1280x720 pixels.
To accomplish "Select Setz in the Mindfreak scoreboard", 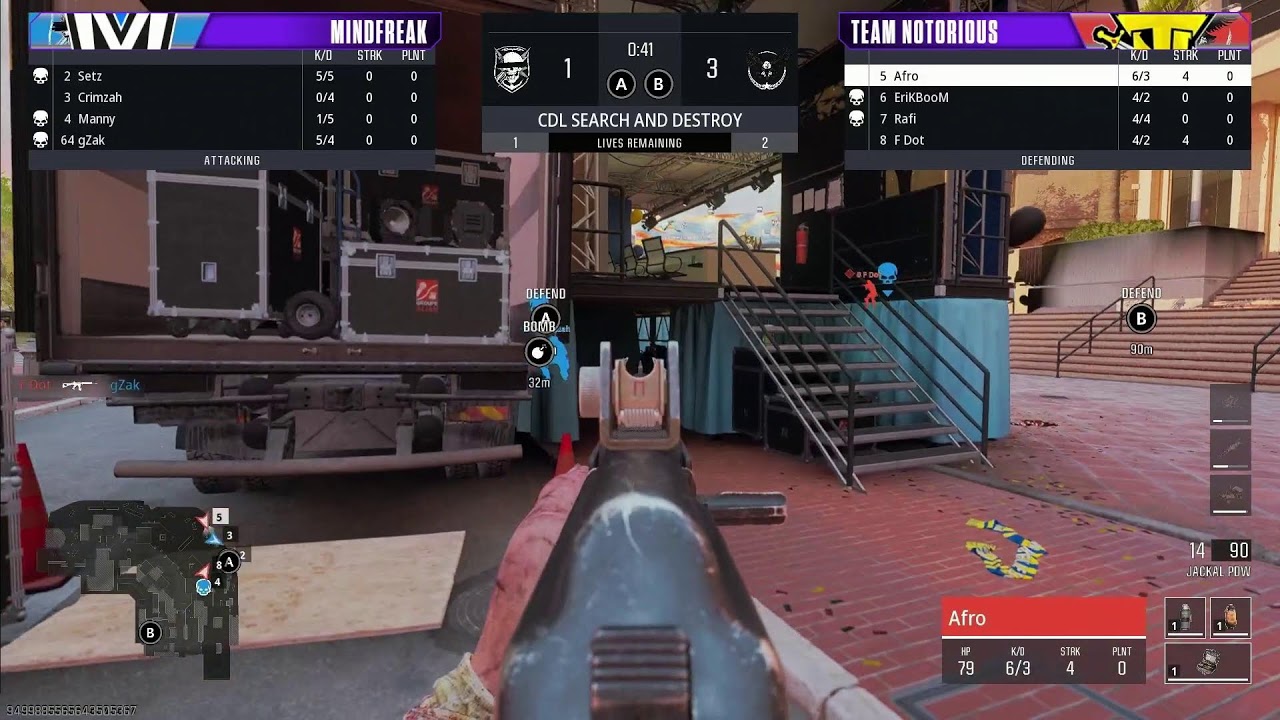I will [90, 76].
